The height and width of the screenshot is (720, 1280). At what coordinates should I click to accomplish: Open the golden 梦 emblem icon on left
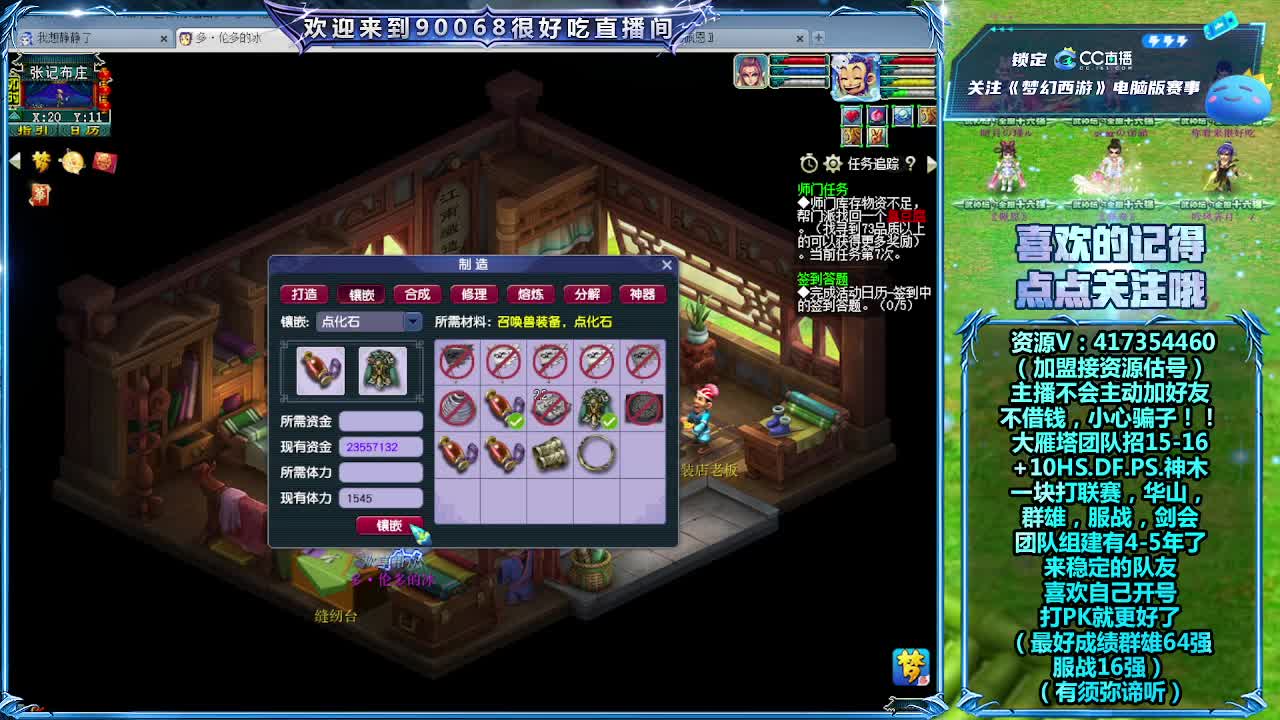pyautogui.click(x=40, y=160)
